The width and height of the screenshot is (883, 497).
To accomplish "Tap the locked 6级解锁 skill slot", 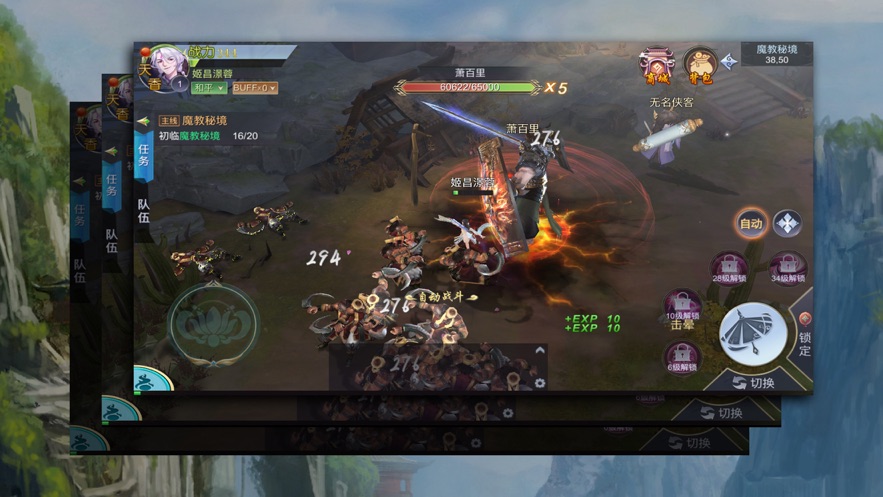I will [x=683, y=355].
